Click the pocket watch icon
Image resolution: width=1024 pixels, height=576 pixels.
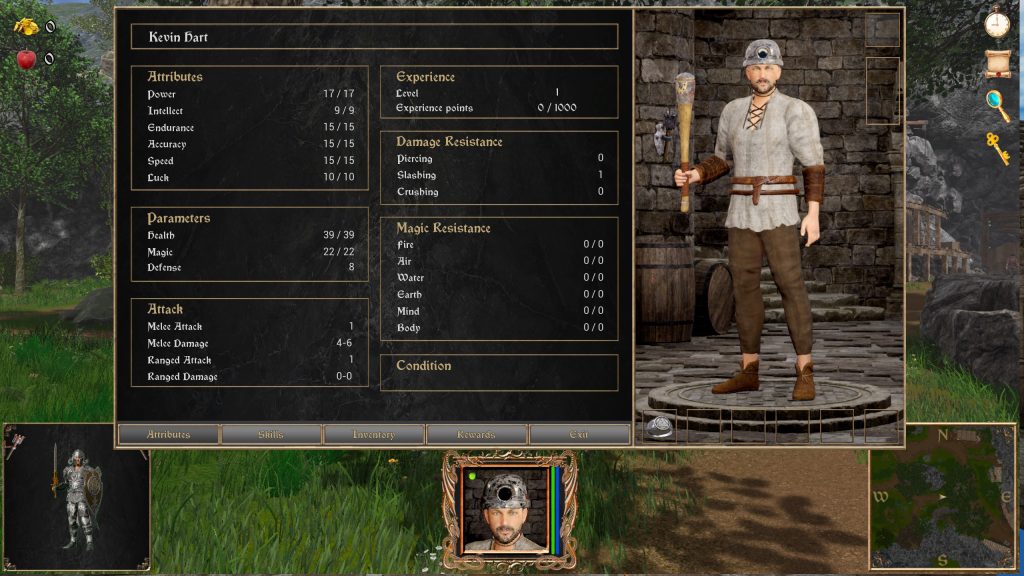(x=996, y=22)
